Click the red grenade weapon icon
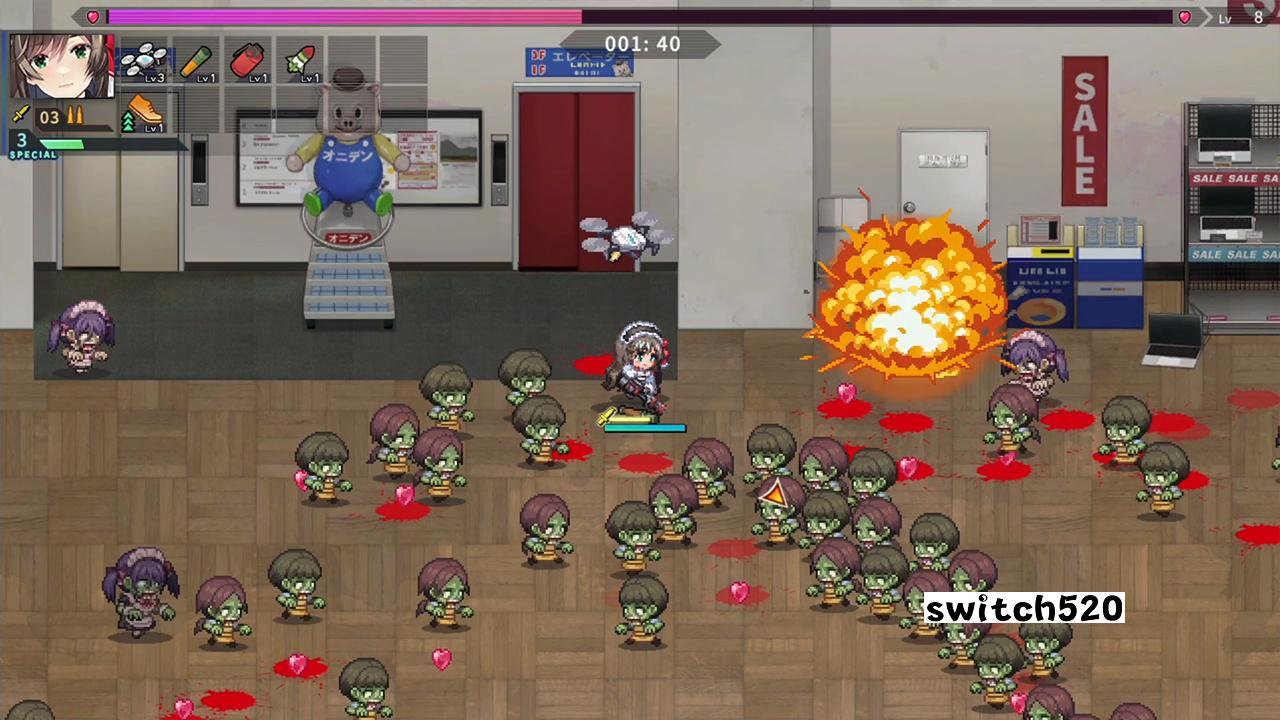The image size is (1280, 720). pyautogui.click(x=248, y=60)
